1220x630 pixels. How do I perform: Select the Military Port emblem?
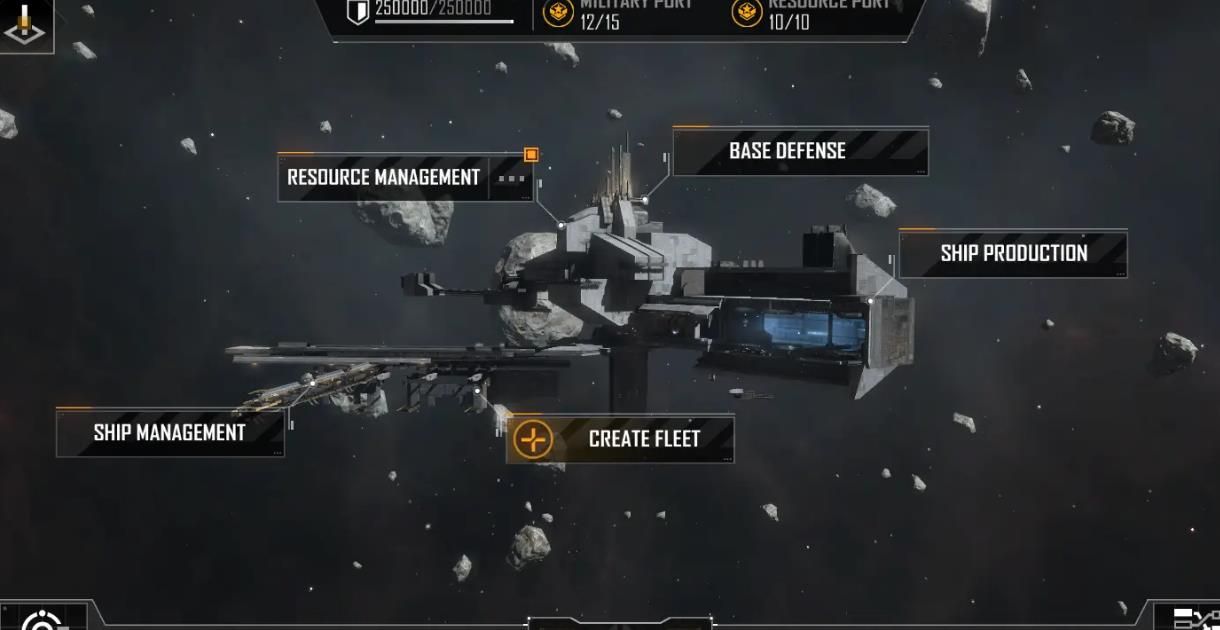558,13
